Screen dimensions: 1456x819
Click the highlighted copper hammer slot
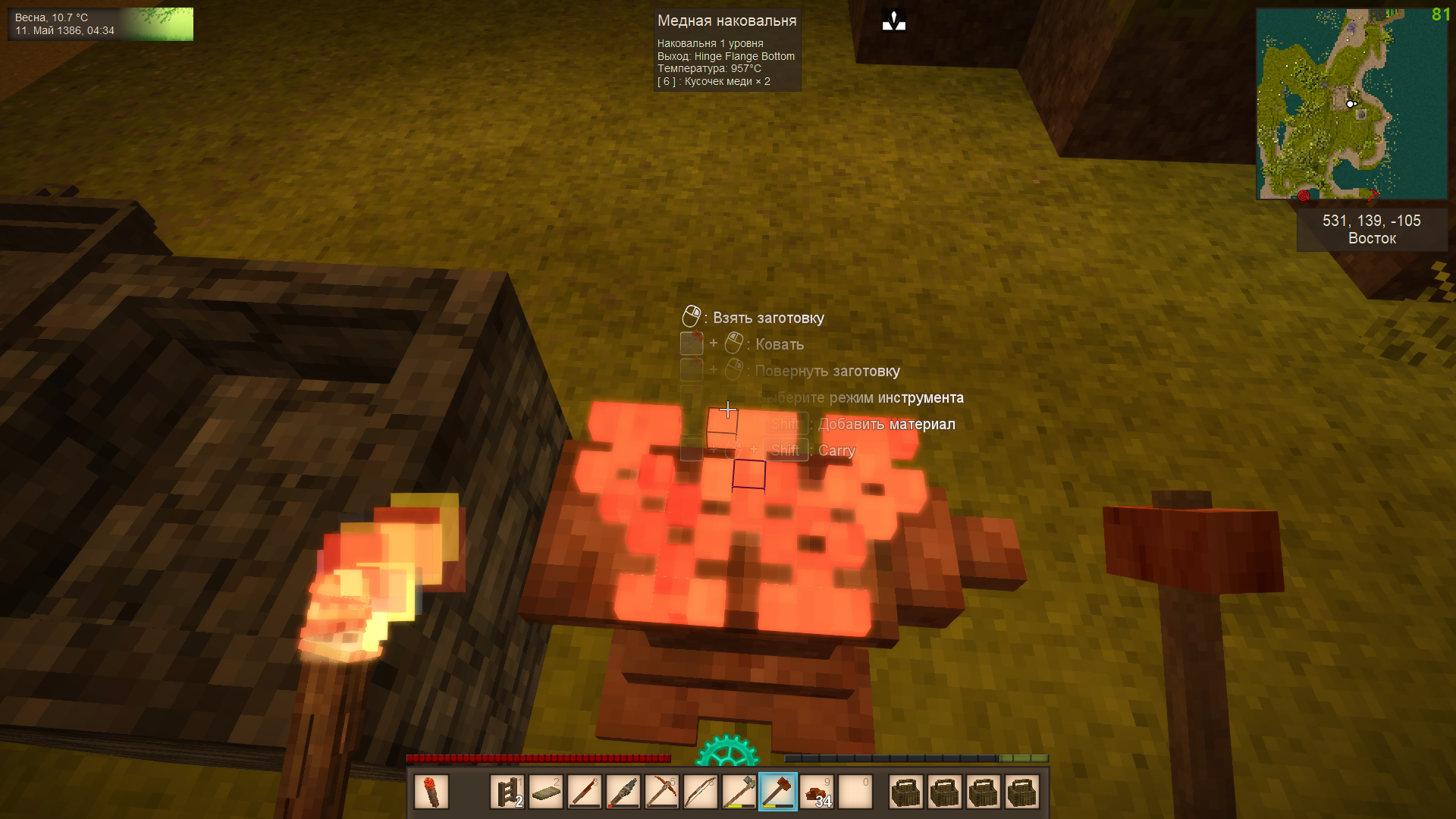pos(778,792)
